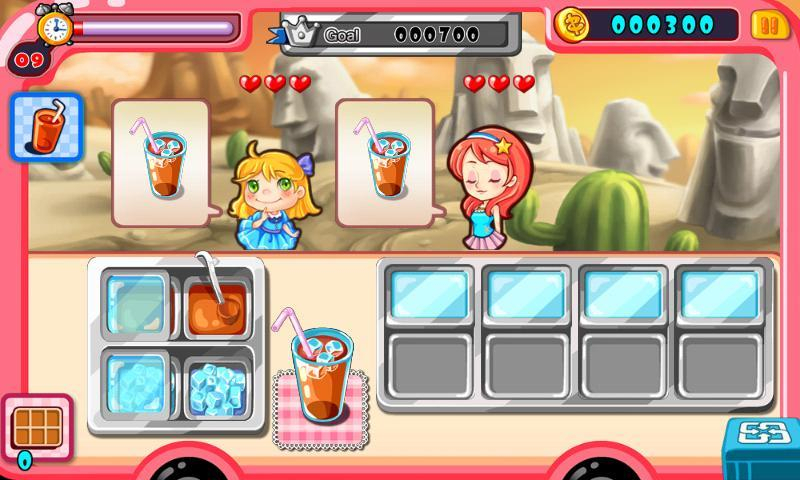Open the iced tea recipe icon

coord(45,127)
